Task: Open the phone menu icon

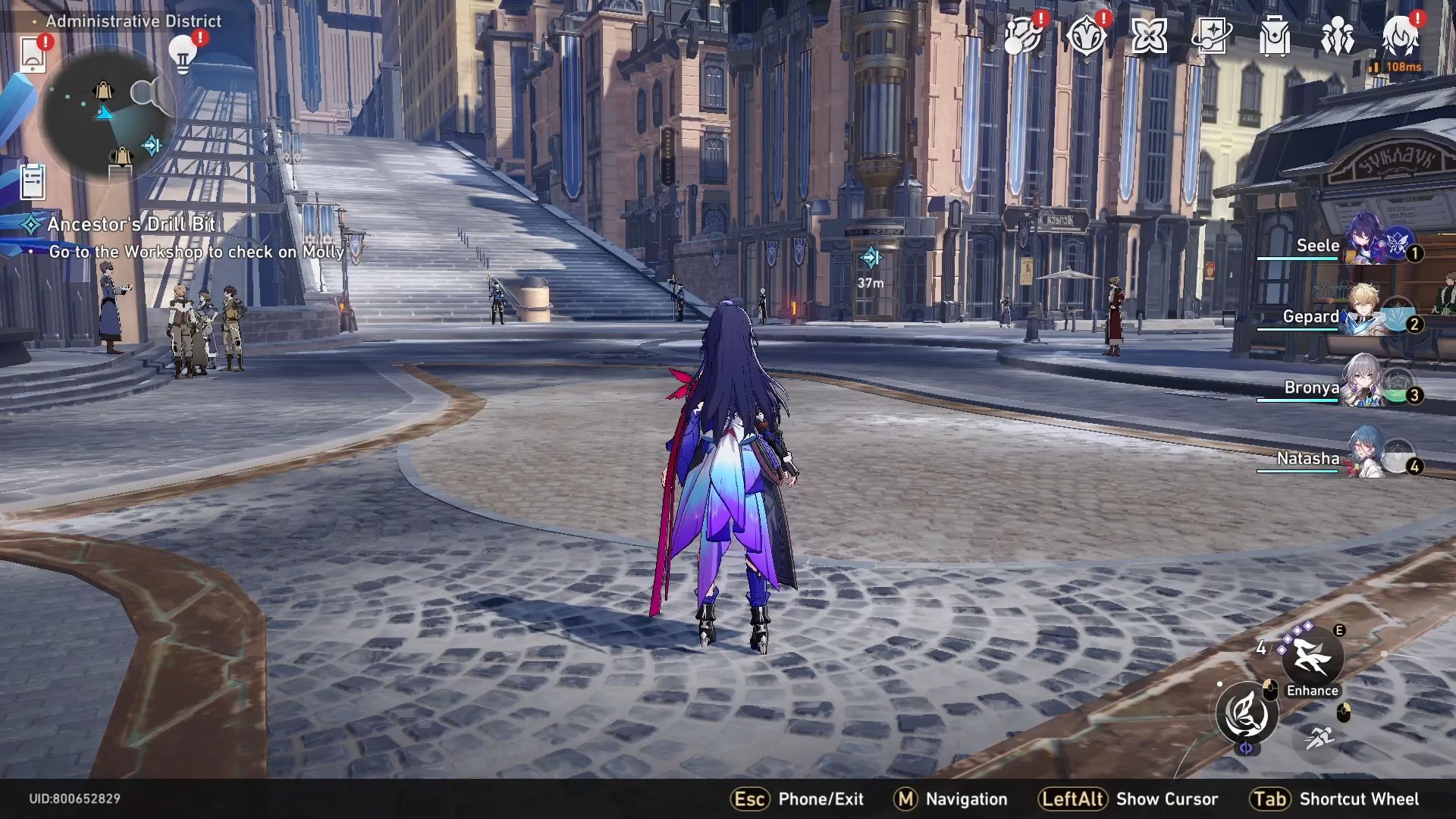Action: (33, 55)
